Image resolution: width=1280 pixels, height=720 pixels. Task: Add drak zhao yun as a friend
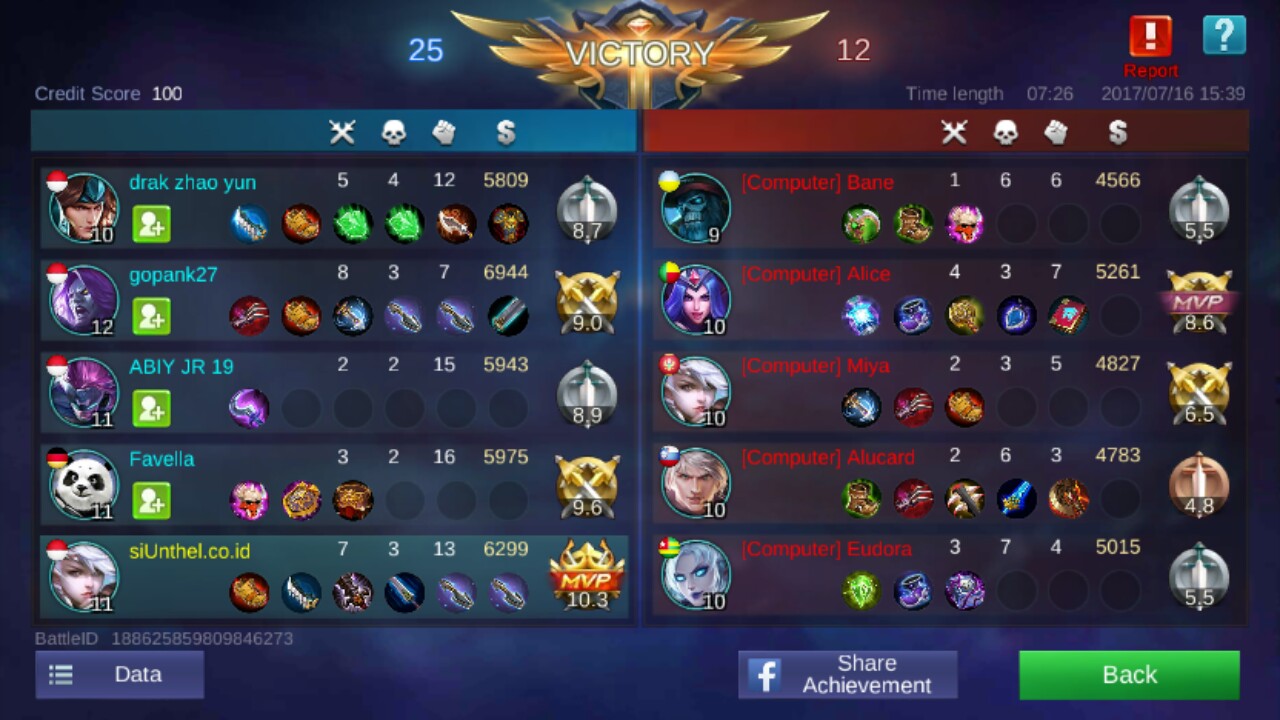(x=151, y=224)
